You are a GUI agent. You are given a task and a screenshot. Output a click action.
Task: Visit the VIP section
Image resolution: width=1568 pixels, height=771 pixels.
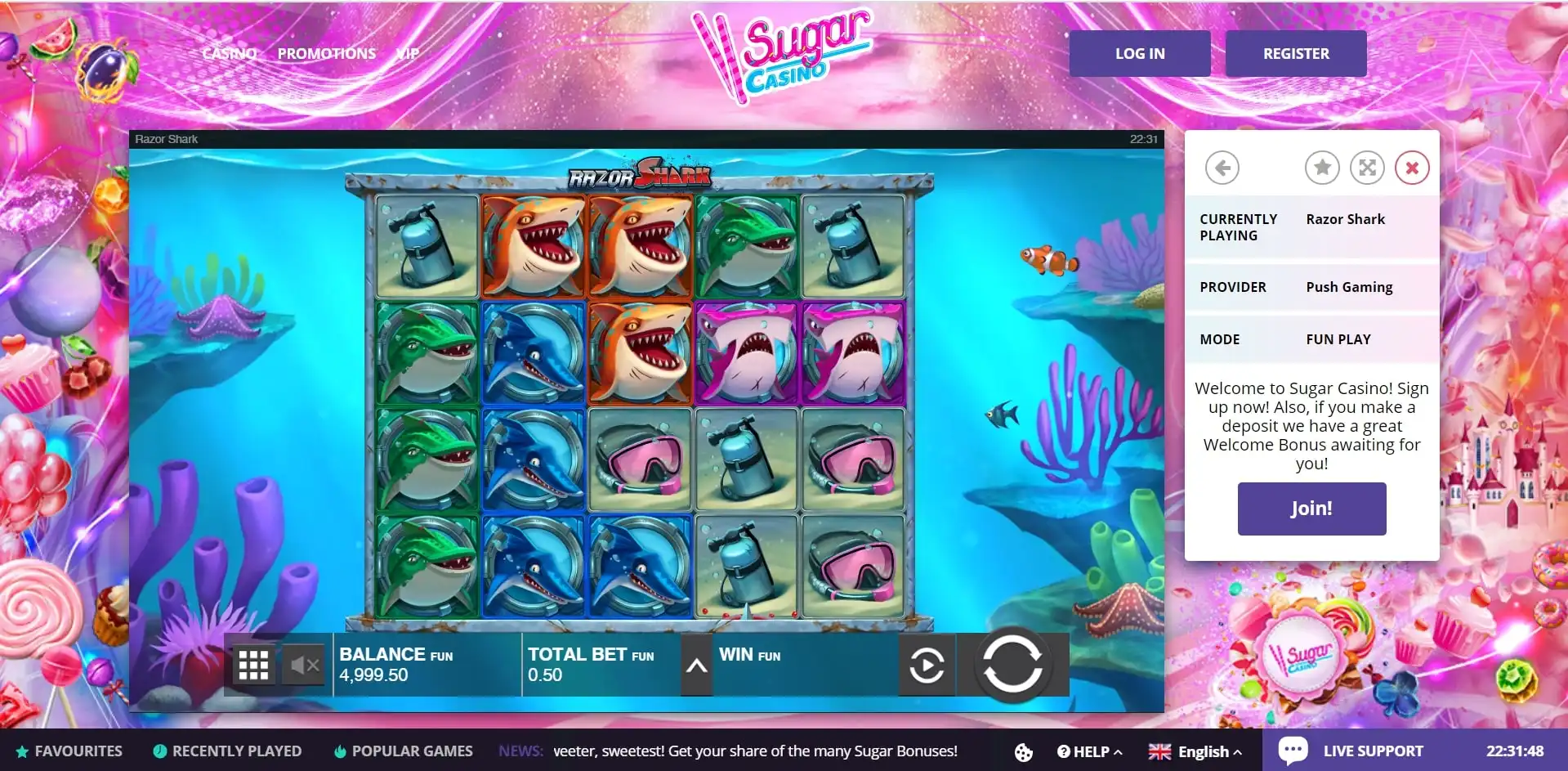[408, 54]
